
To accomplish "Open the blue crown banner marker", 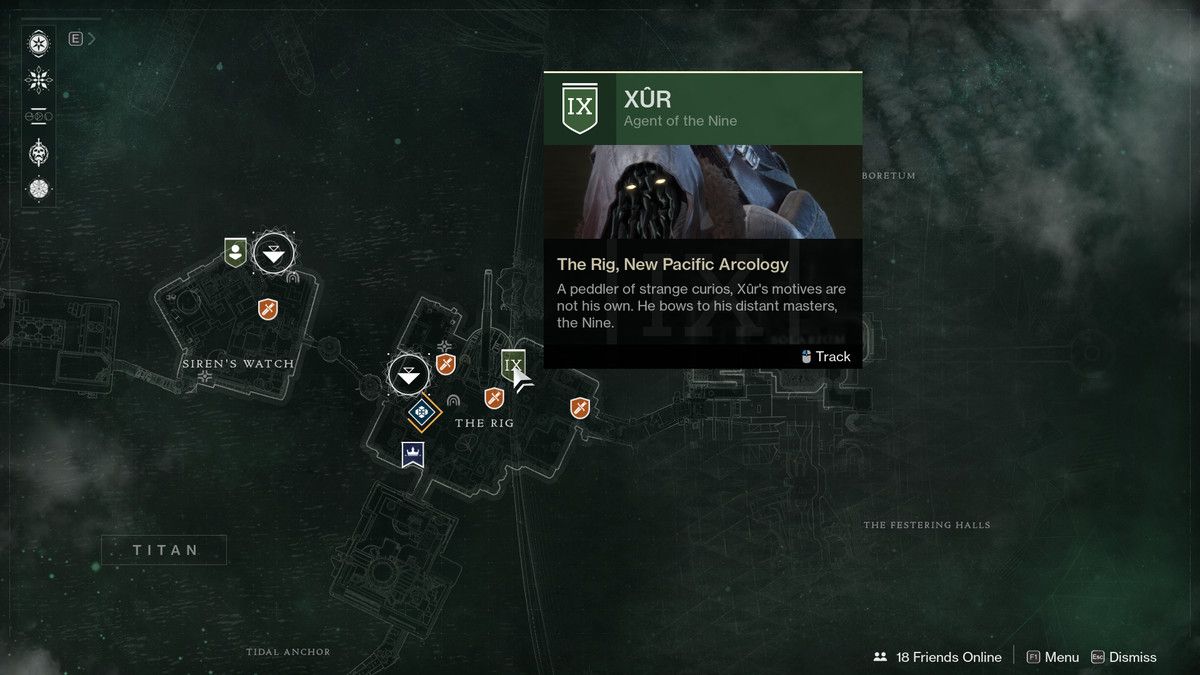I will click(411, 454).
